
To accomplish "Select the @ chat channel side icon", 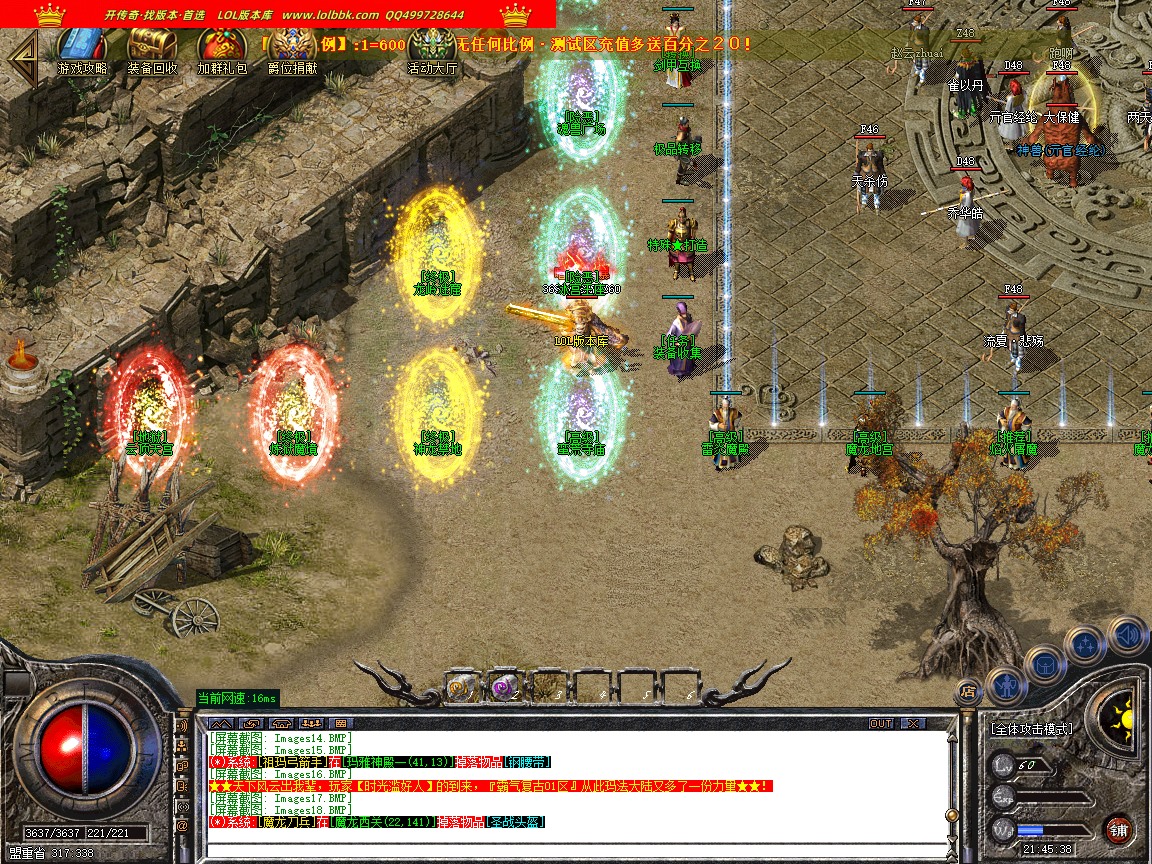I will (182, 826).
